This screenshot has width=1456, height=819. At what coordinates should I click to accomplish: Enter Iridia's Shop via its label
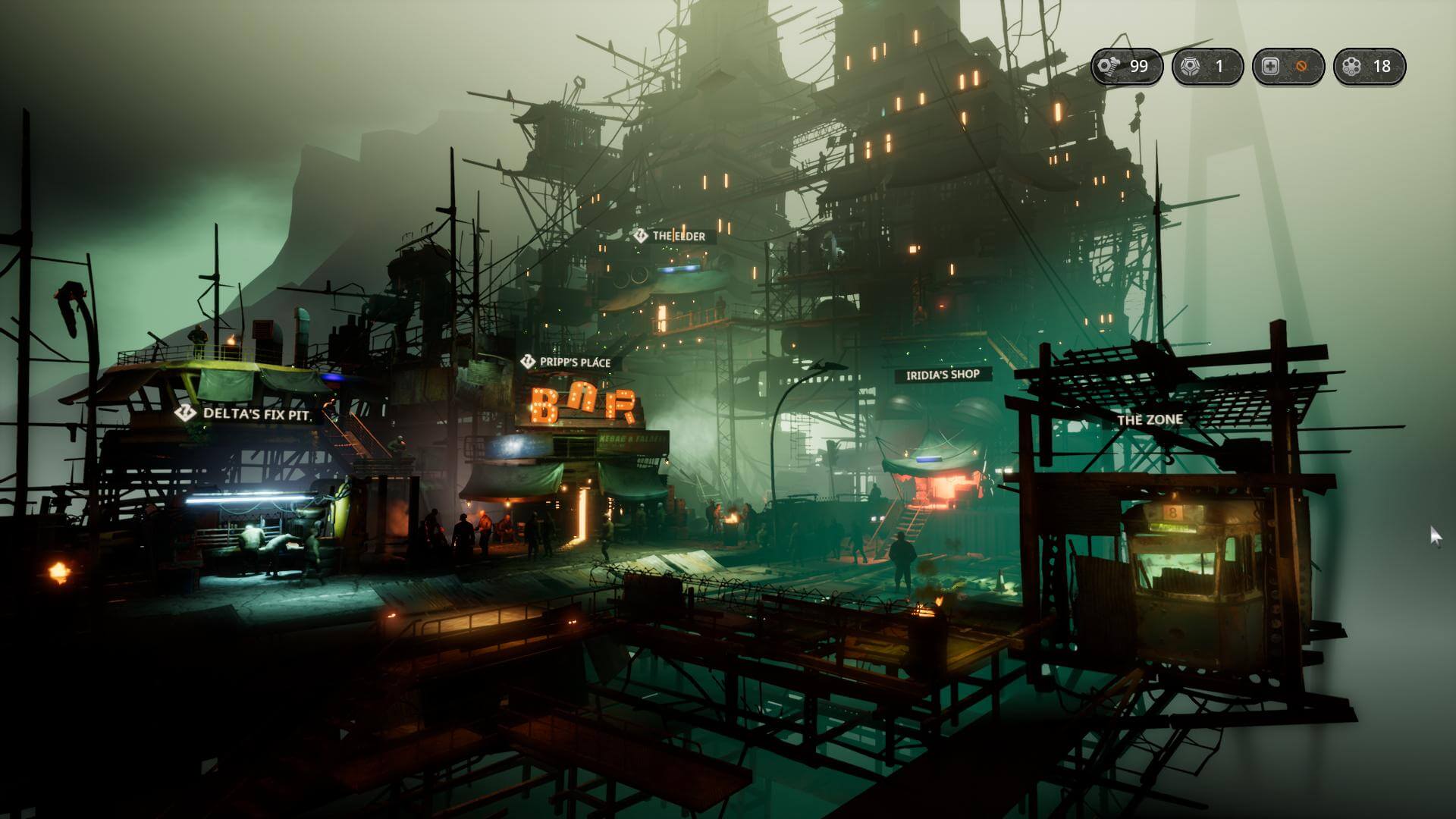pos(943,375)
